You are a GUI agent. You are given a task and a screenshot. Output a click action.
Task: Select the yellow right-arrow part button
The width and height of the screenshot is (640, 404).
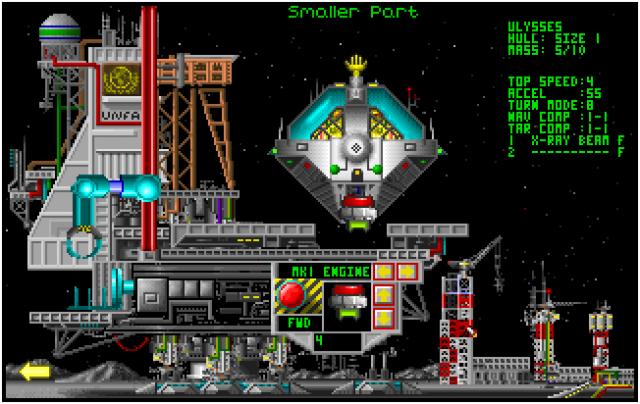[x=406, y=271]
